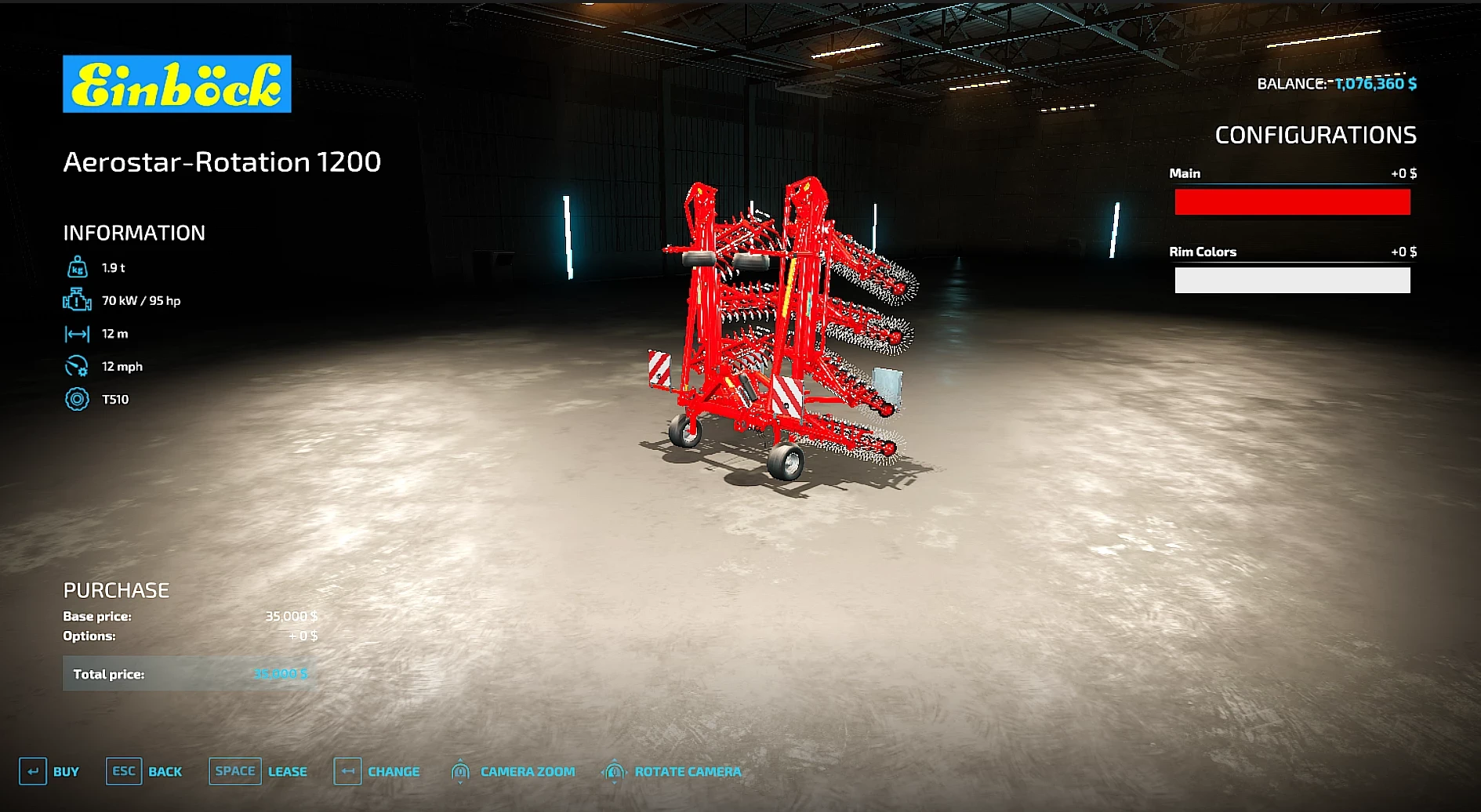Click the camera zoom icon at the bottom

(461, 771)
